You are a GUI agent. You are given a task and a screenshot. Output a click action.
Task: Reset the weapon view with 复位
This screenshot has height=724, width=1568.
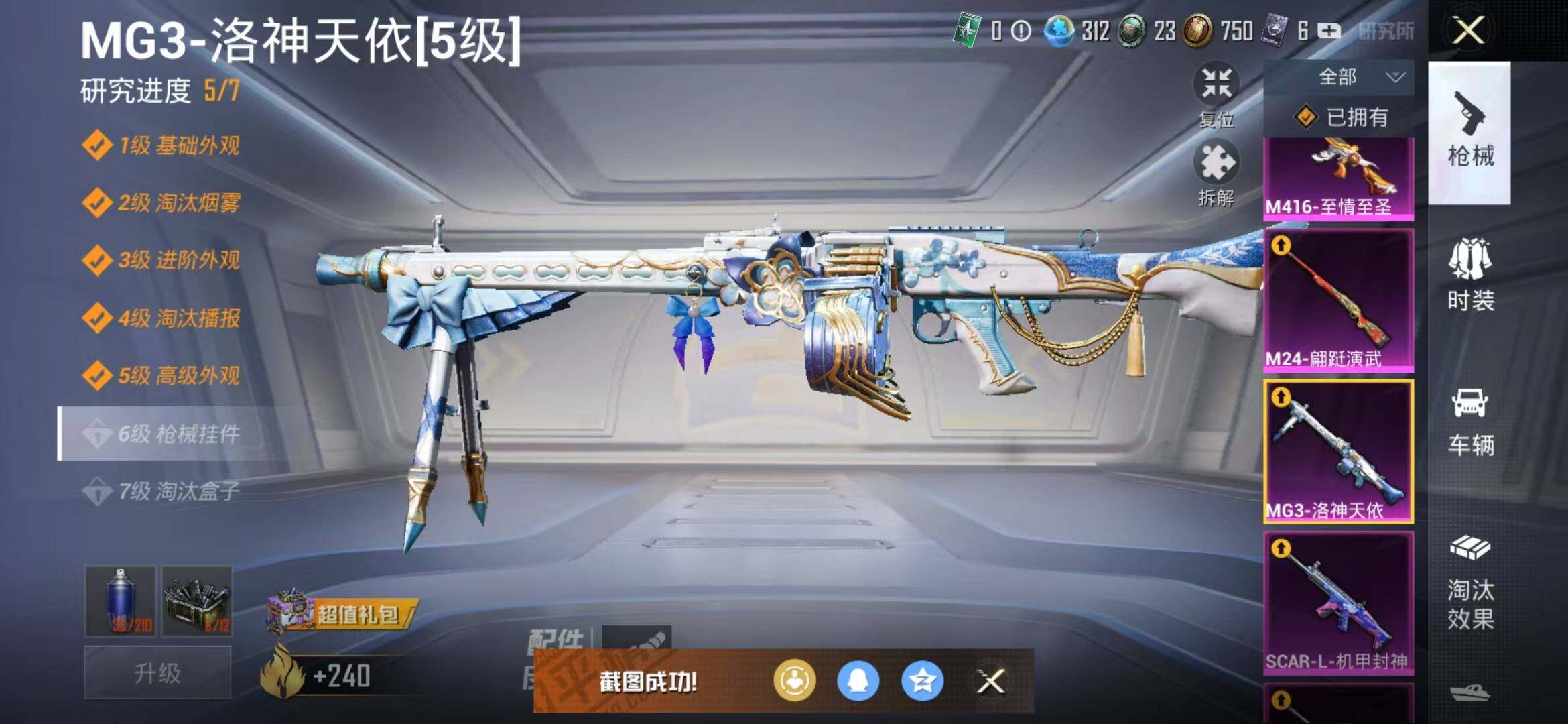1216,94
